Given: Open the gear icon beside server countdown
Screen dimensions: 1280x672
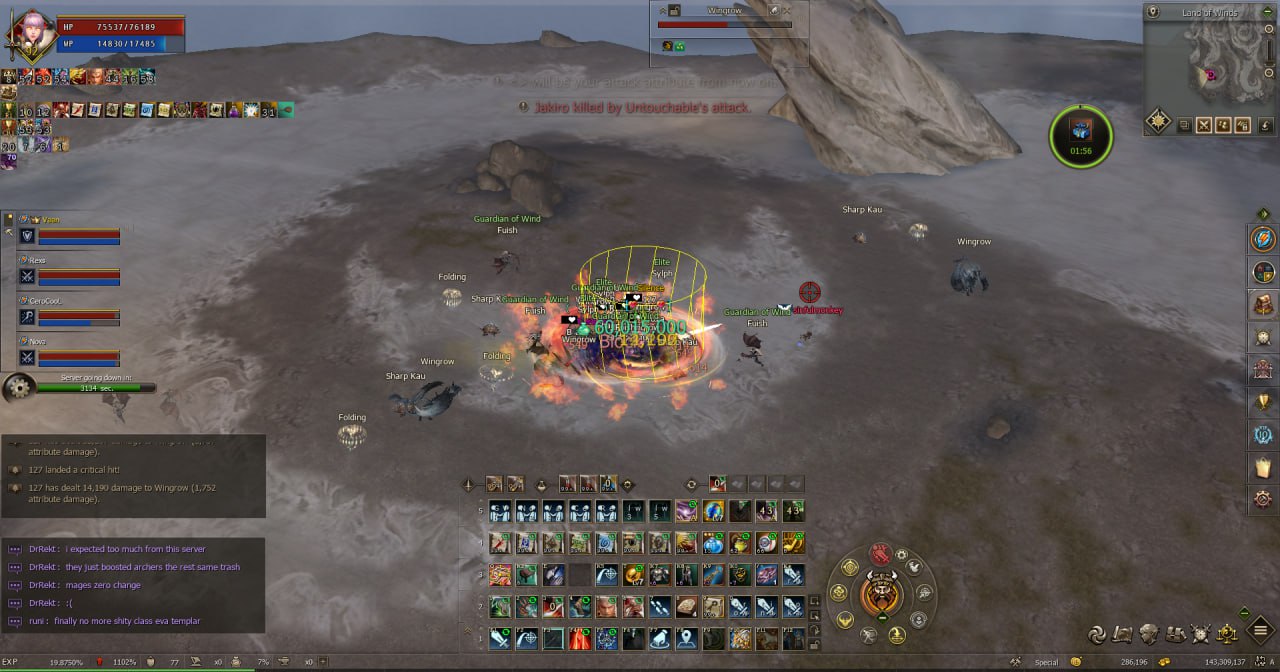Looking at the screenshot, I should 17,387.
